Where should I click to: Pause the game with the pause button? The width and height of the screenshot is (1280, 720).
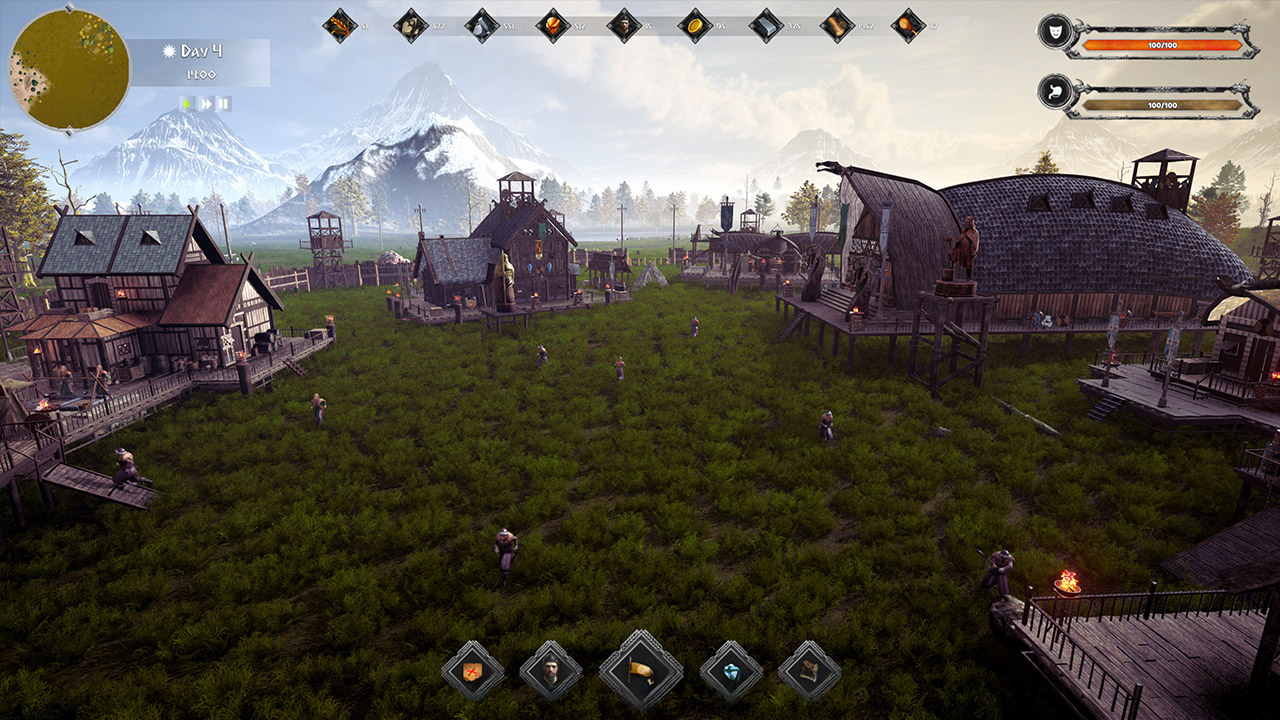coord(223,101)
